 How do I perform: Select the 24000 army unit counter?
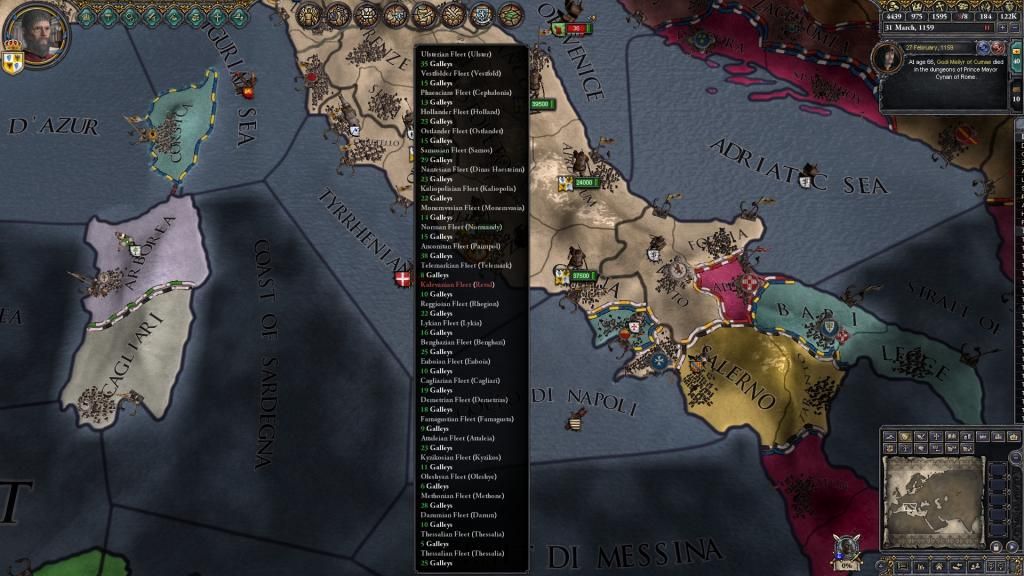pyautogui.click(x=580, y=183)
